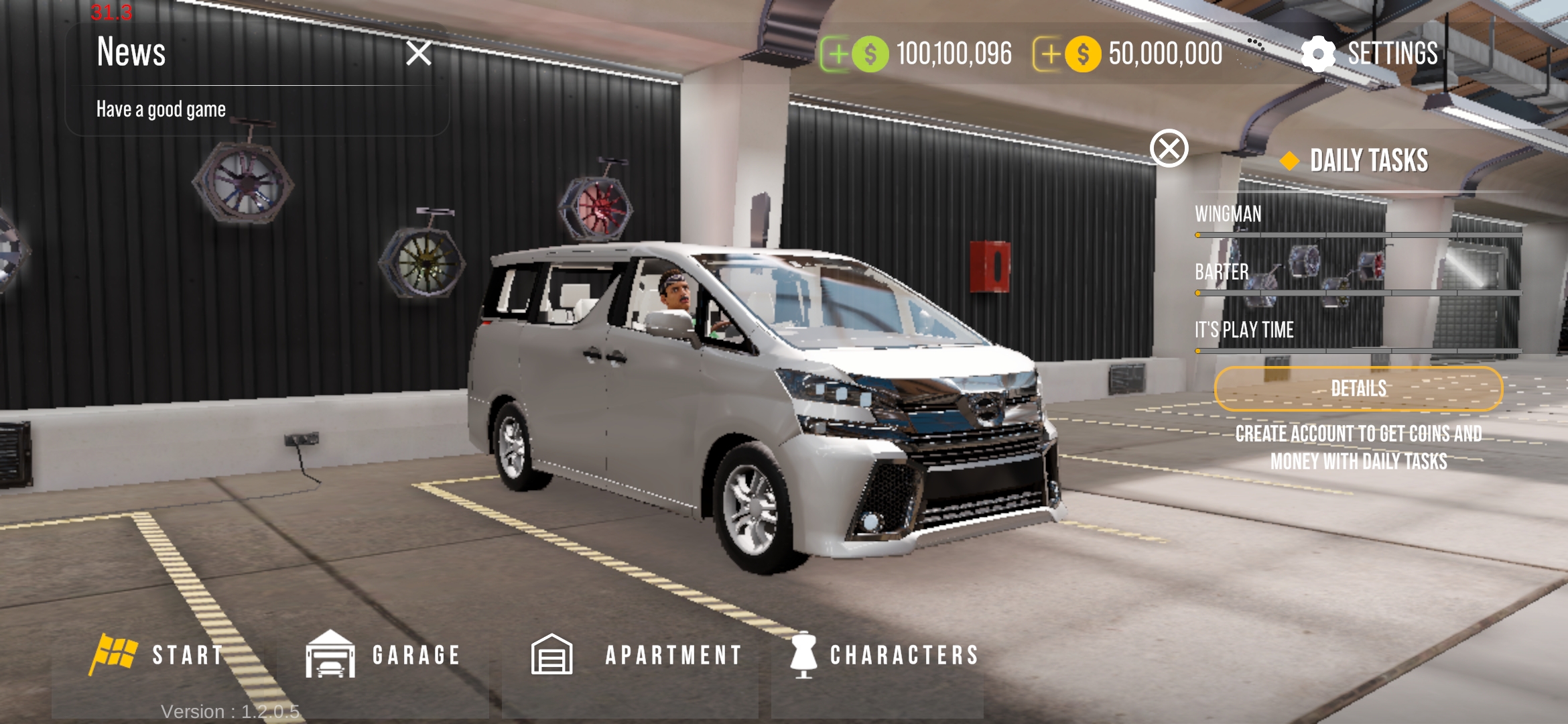Screen dimensions: 1568x724
Task: Go to the Apartment
Action: [x=637, y=655]
